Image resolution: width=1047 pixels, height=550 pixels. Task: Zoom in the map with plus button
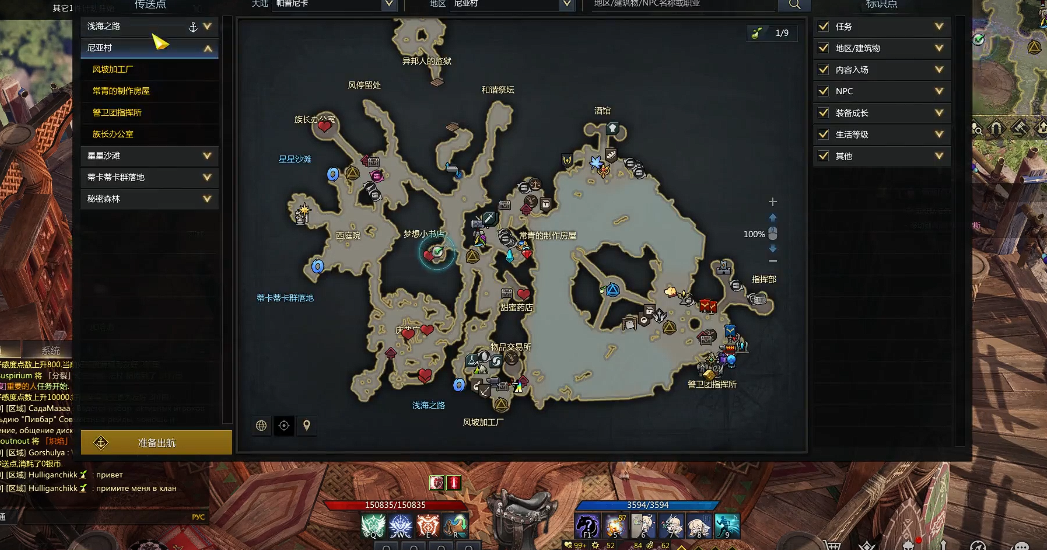pos(772,202)
